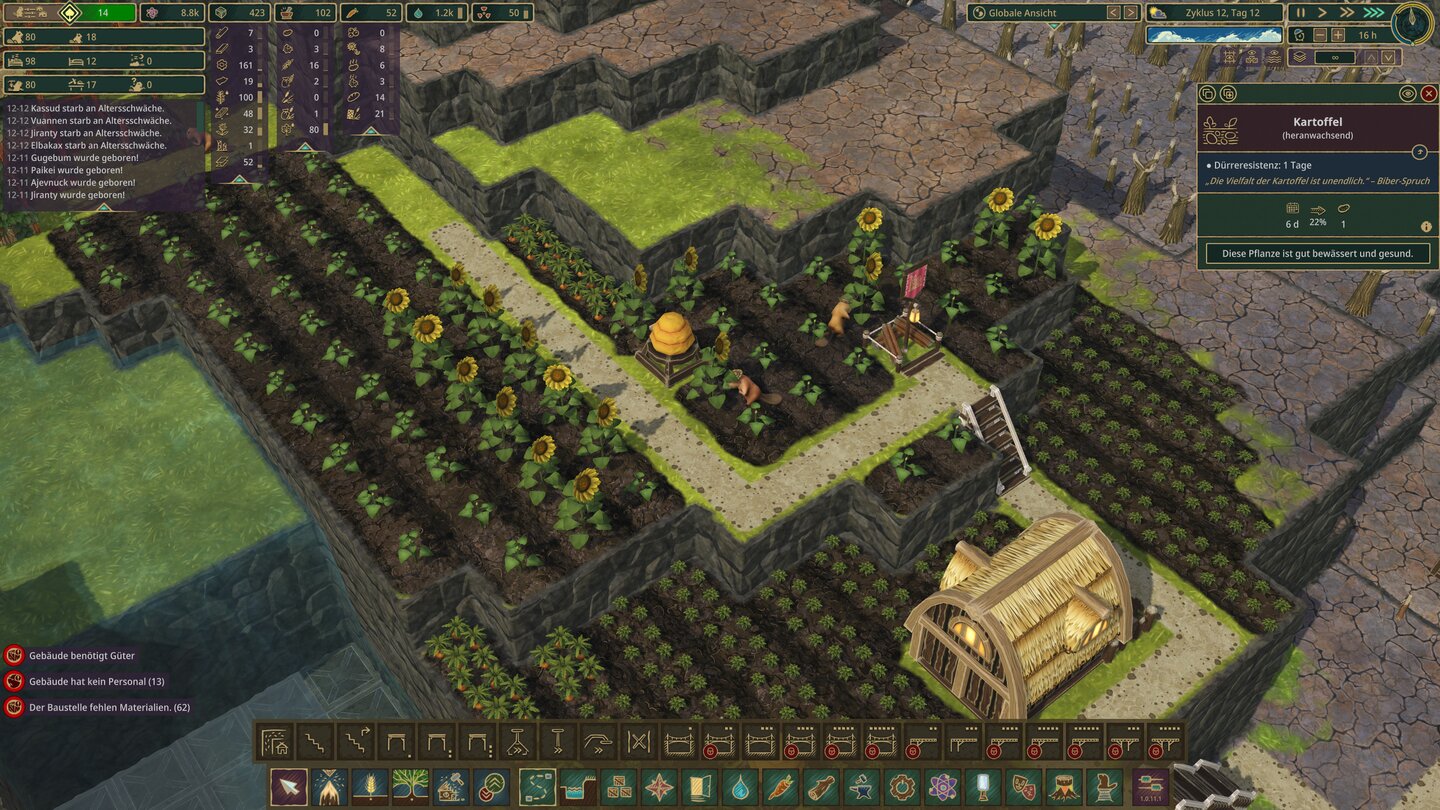
Task: Pause the game with the pause button
Action: click(x=1299, y=12)
